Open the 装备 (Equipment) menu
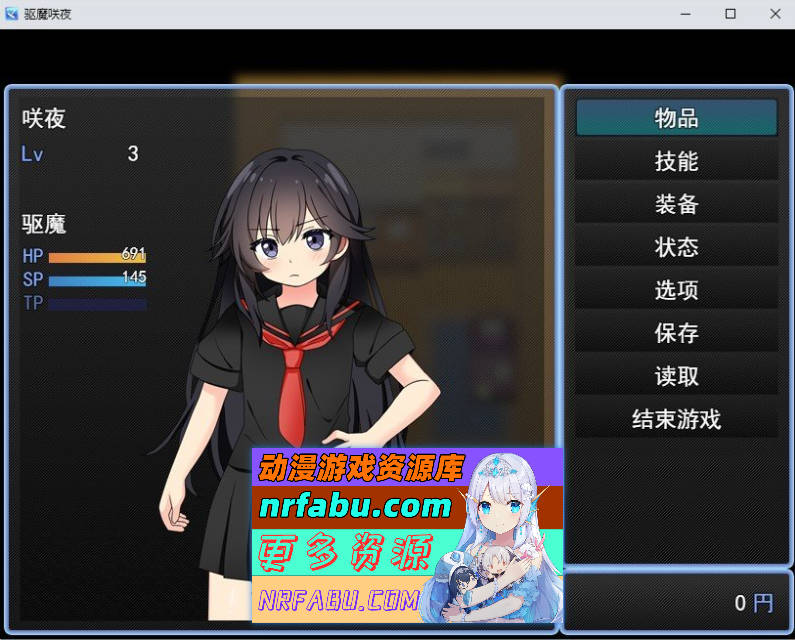 pyautogui.click(x=676, y=204)
